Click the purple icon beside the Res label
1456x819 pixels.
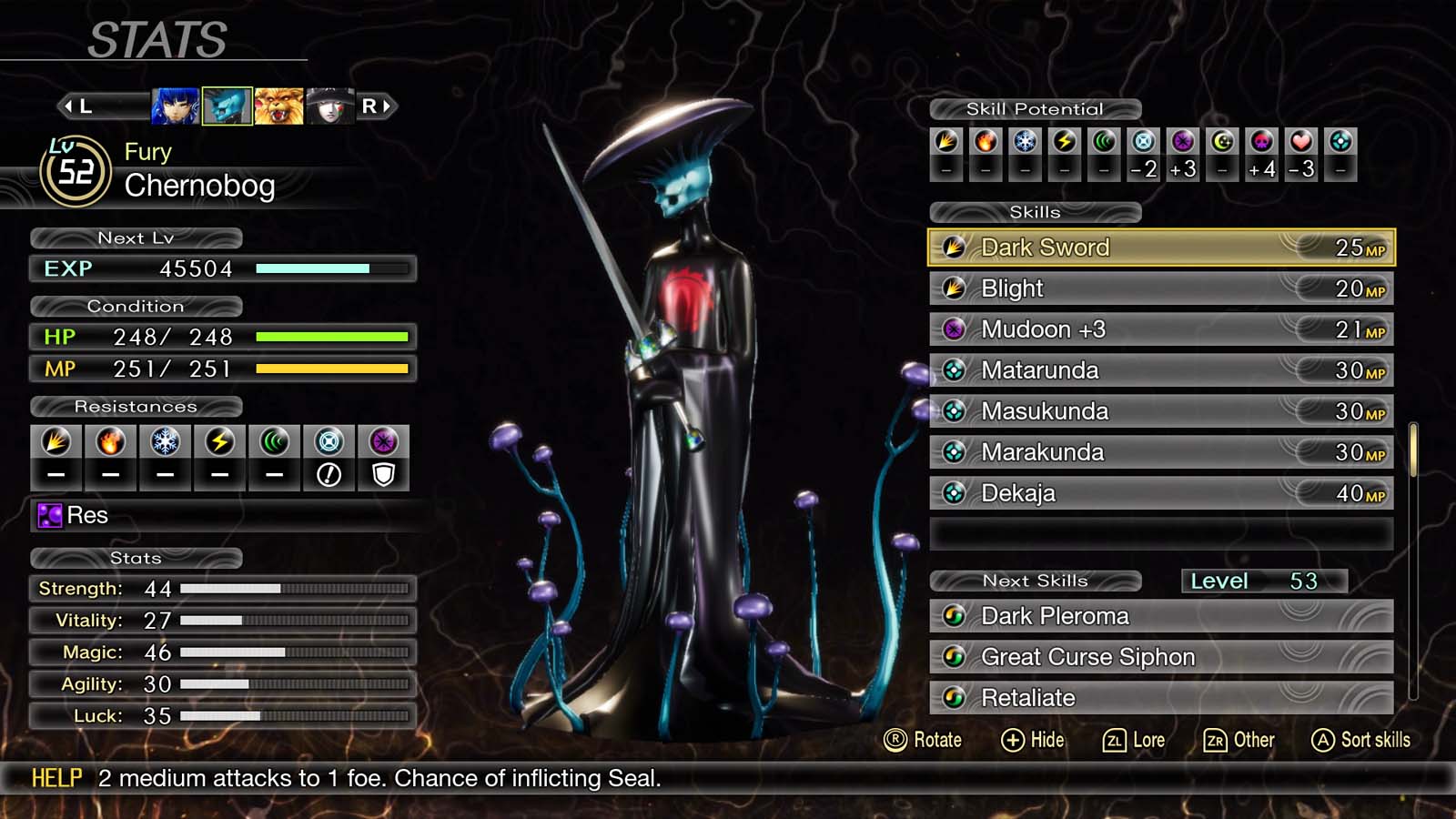[48, 515]
